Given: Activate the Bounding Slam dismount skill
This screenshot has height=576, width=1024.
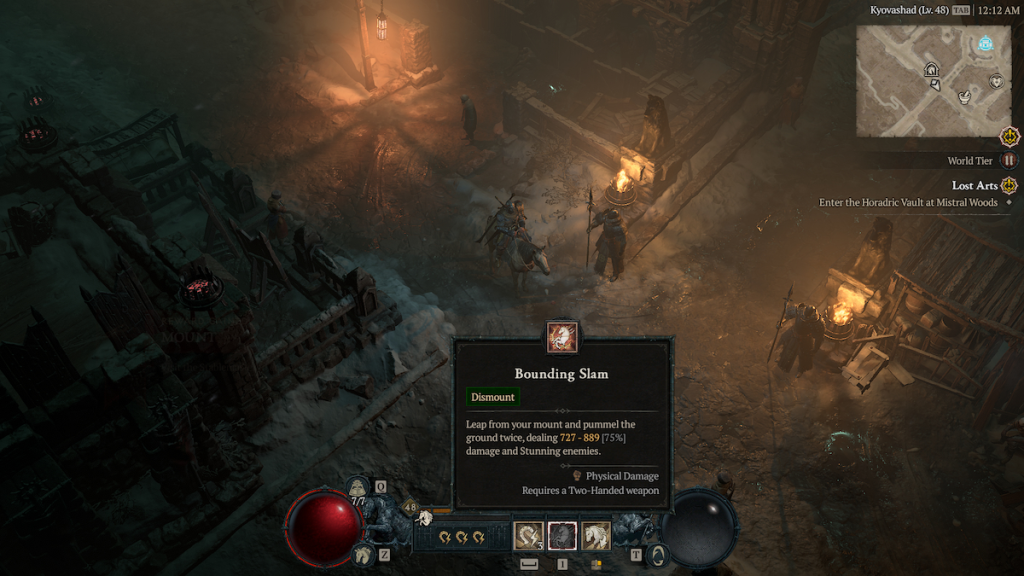Looking at the screenshot, I should 561,536.
